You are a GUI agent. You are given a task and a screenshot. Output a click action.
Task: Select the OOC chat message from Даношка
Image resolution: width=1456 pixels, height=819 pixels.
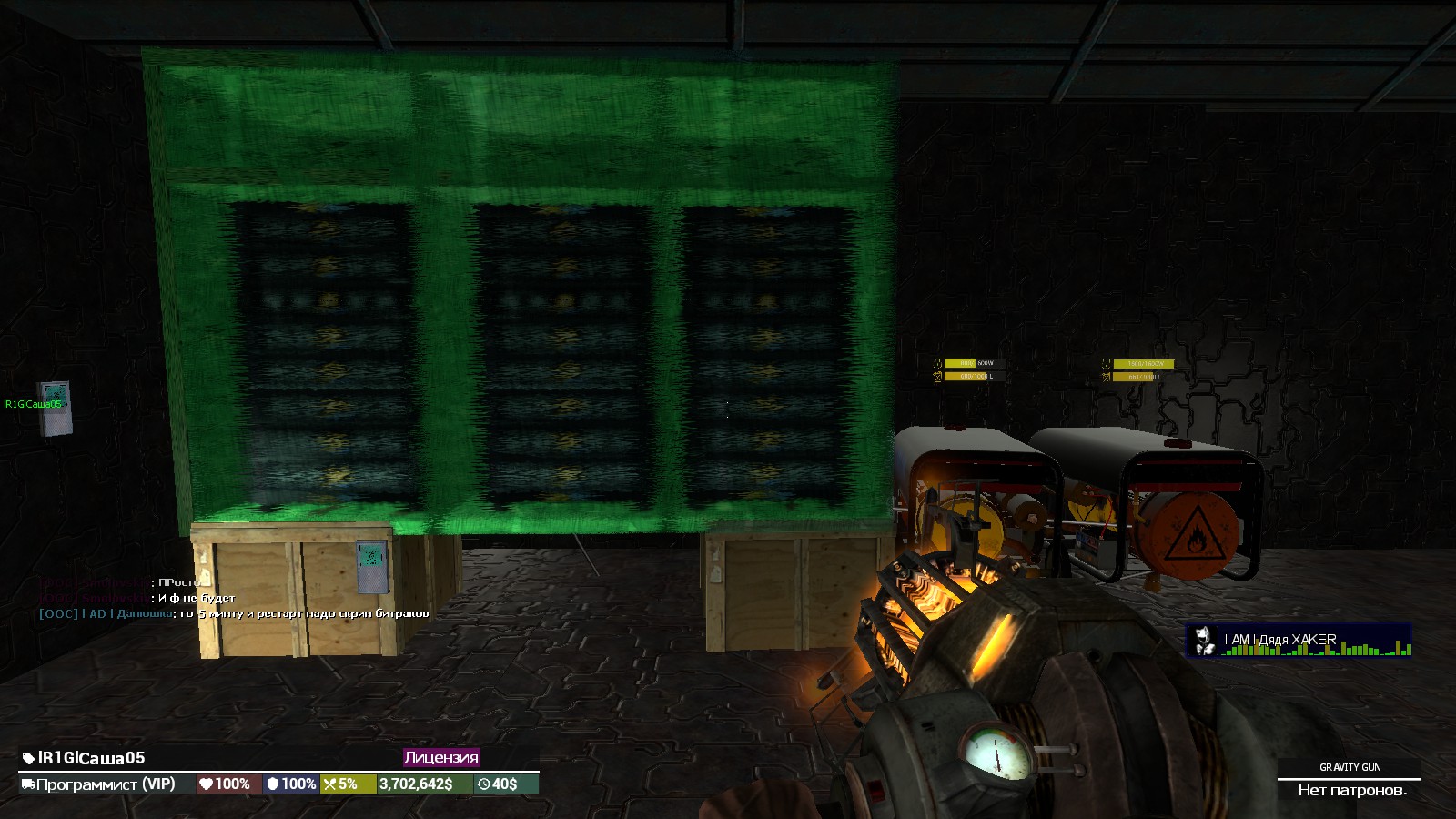(x=234, y=613)
